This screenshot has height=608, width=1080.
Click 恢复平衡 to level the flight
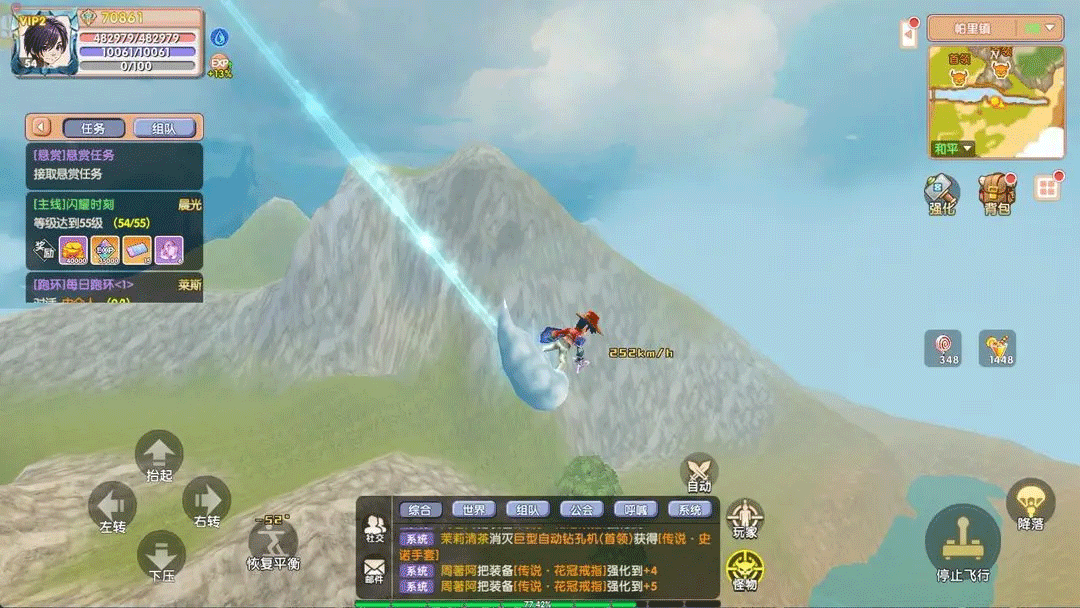click(x=272, y=542)
